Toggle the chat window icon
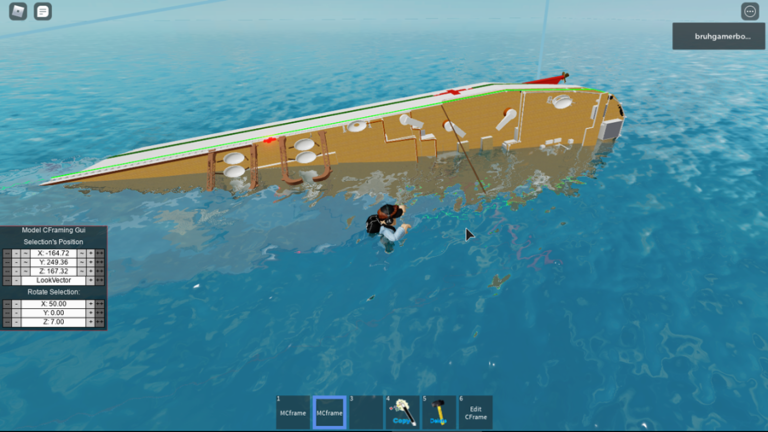 point(42,12)
